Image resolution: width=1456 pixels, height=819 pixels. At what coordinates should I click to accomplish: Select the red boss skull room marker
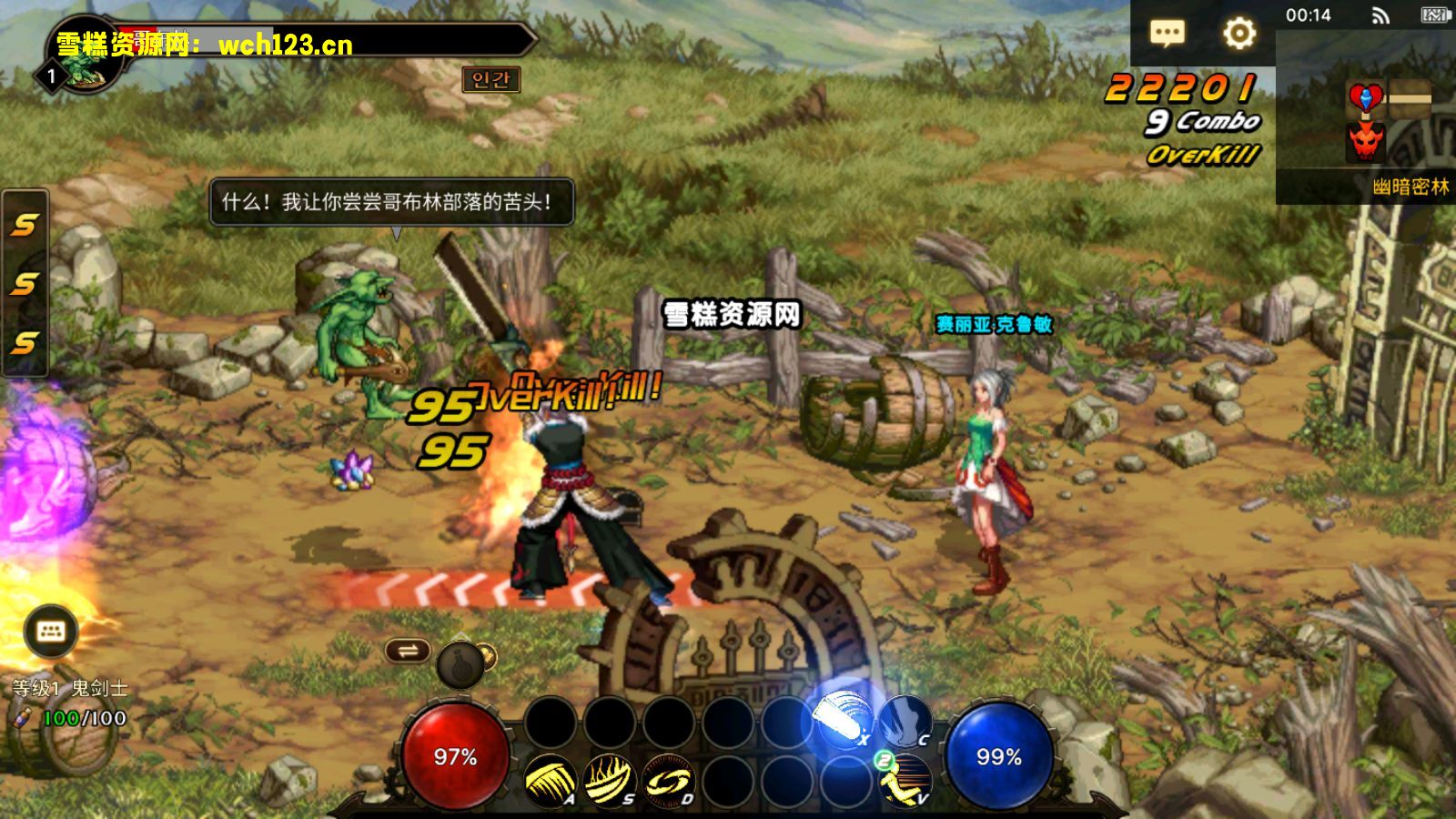1366,141
